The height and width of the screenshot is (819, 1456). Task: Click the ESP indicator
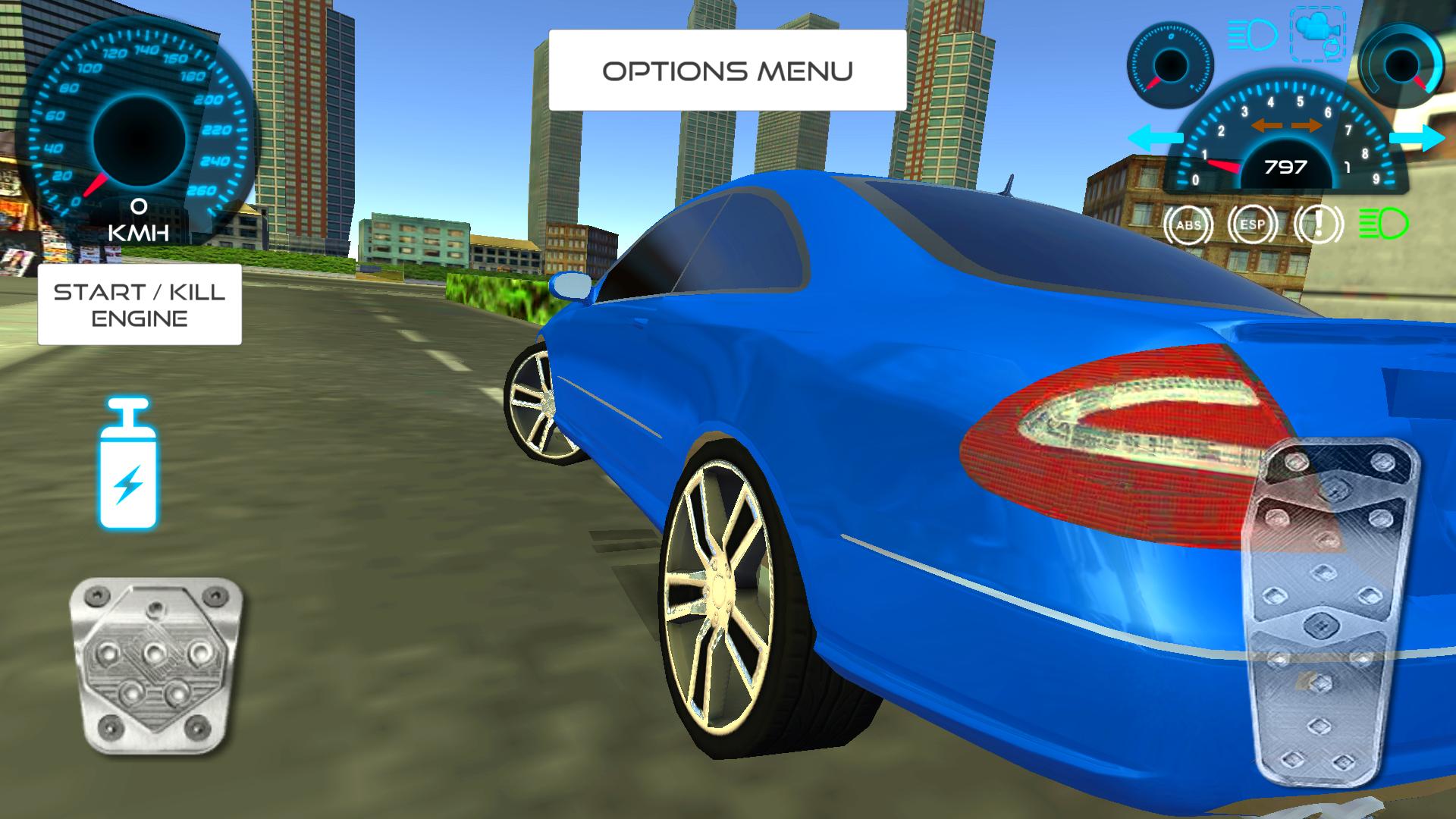[1254, 224]
